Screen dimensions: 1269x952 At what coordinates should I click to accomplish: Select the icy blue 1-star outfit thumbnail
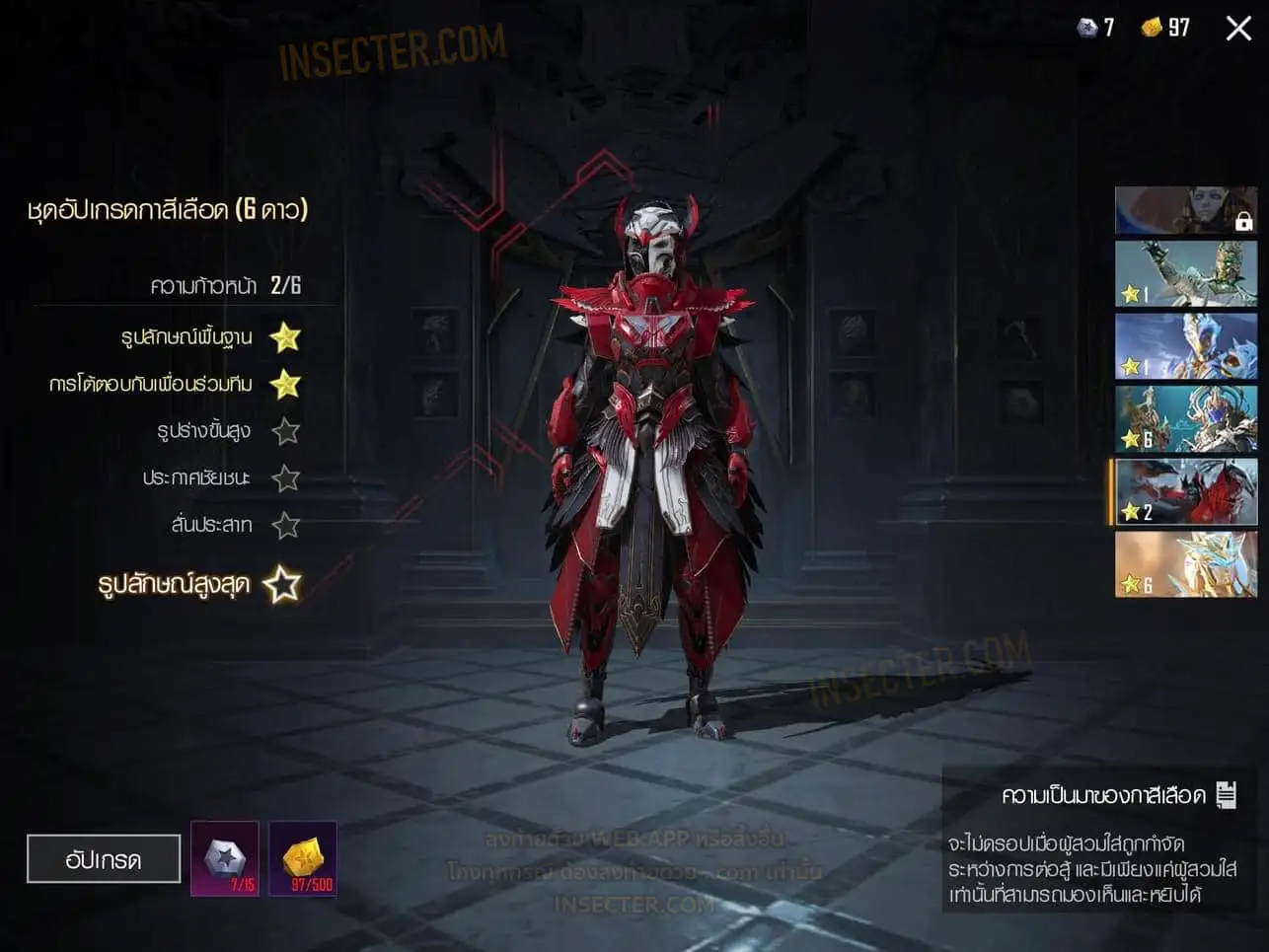click(1186, 346)
